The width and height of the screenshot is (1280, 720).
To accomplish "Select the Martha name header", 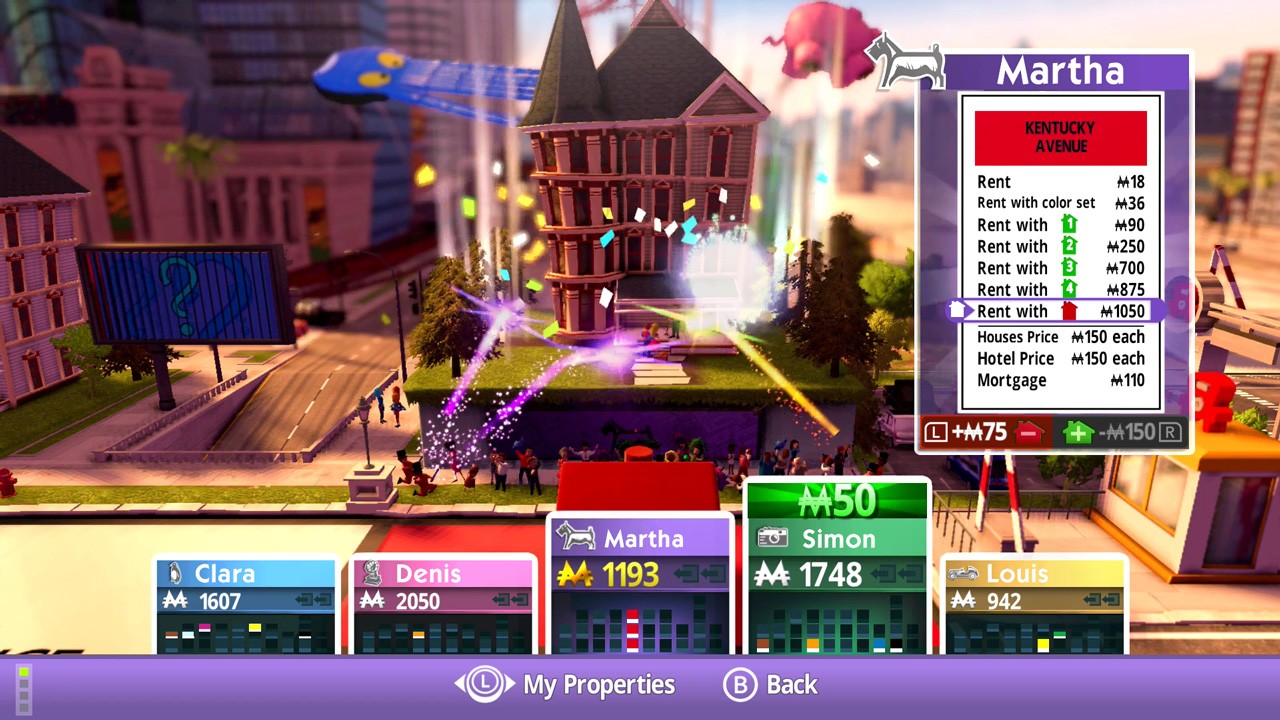I will coord(1060,70).
